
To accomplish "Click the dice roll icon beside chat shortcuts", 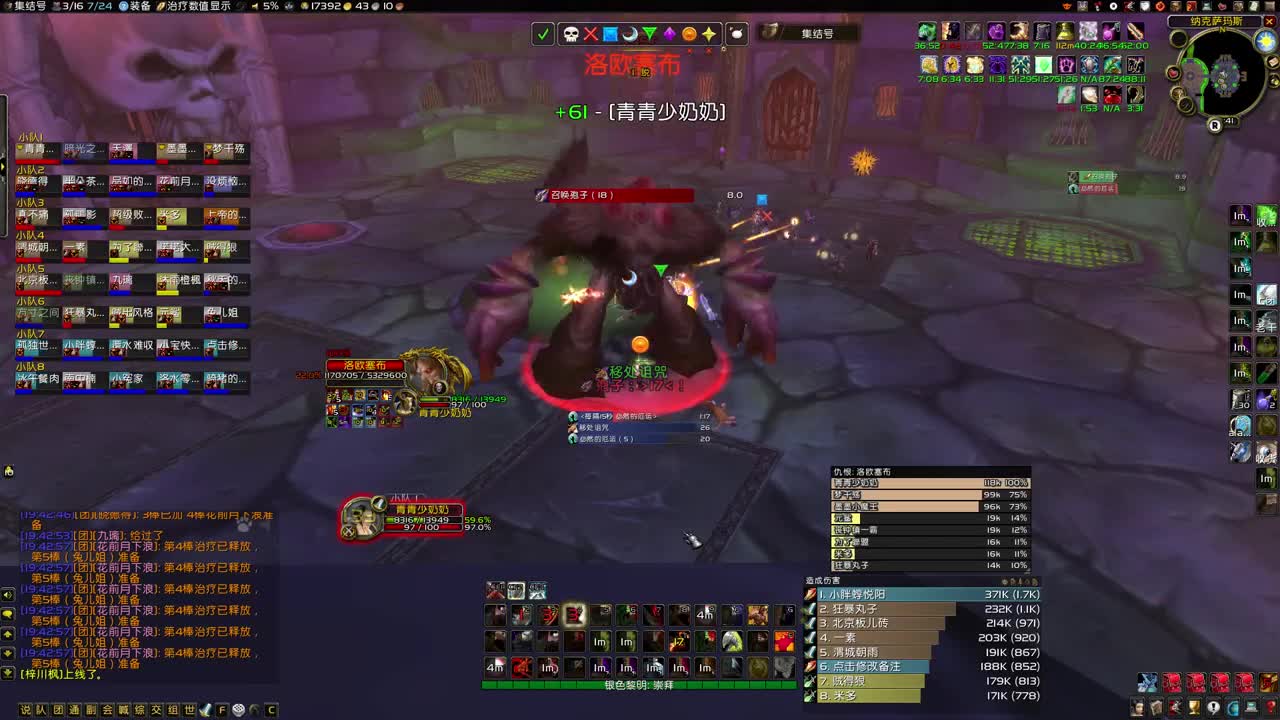I will pos(238,710).
